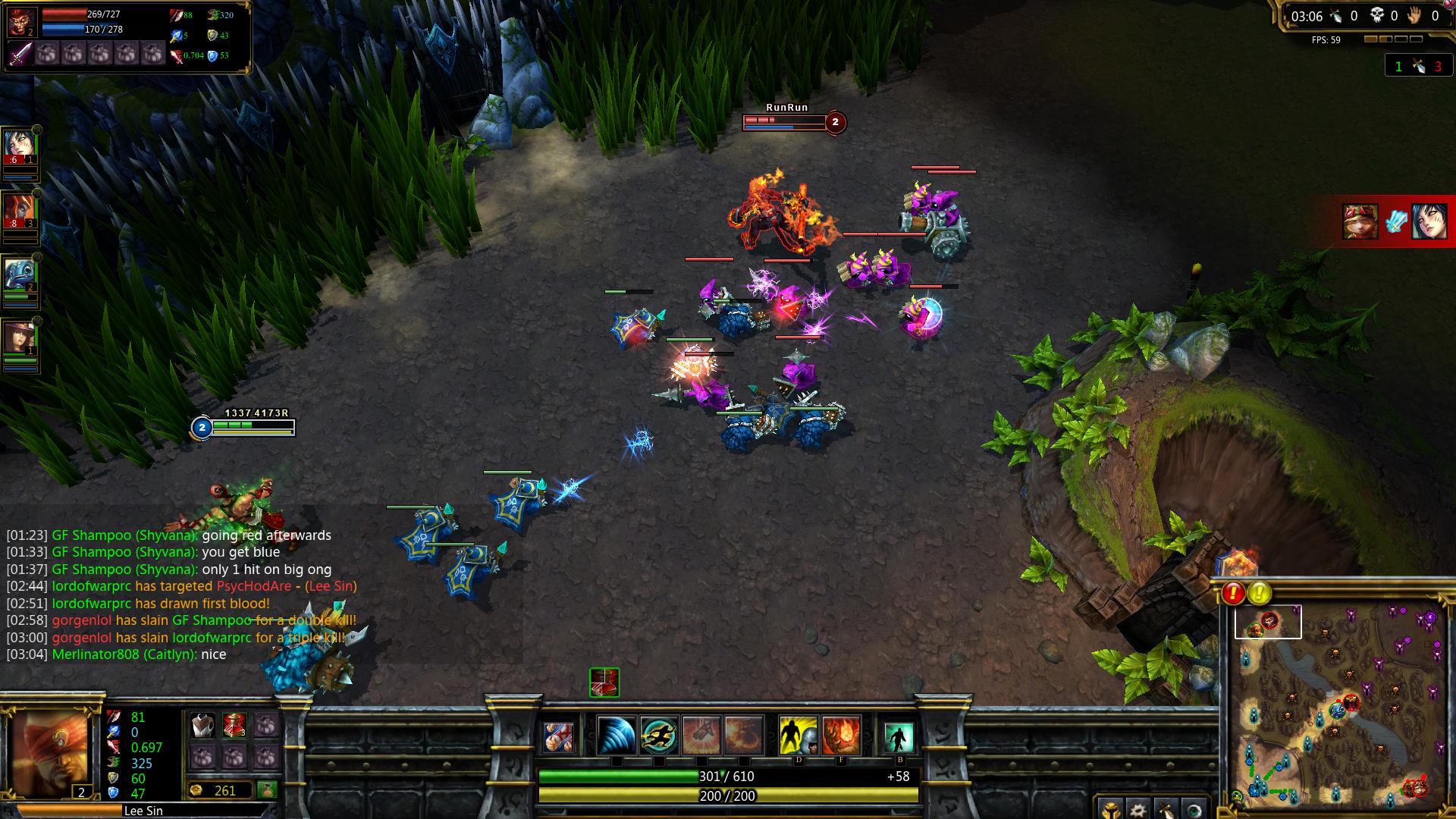Check the Flurry passive icon
The height and width of the screenshot is (819, 1456).
click(559, 736)
